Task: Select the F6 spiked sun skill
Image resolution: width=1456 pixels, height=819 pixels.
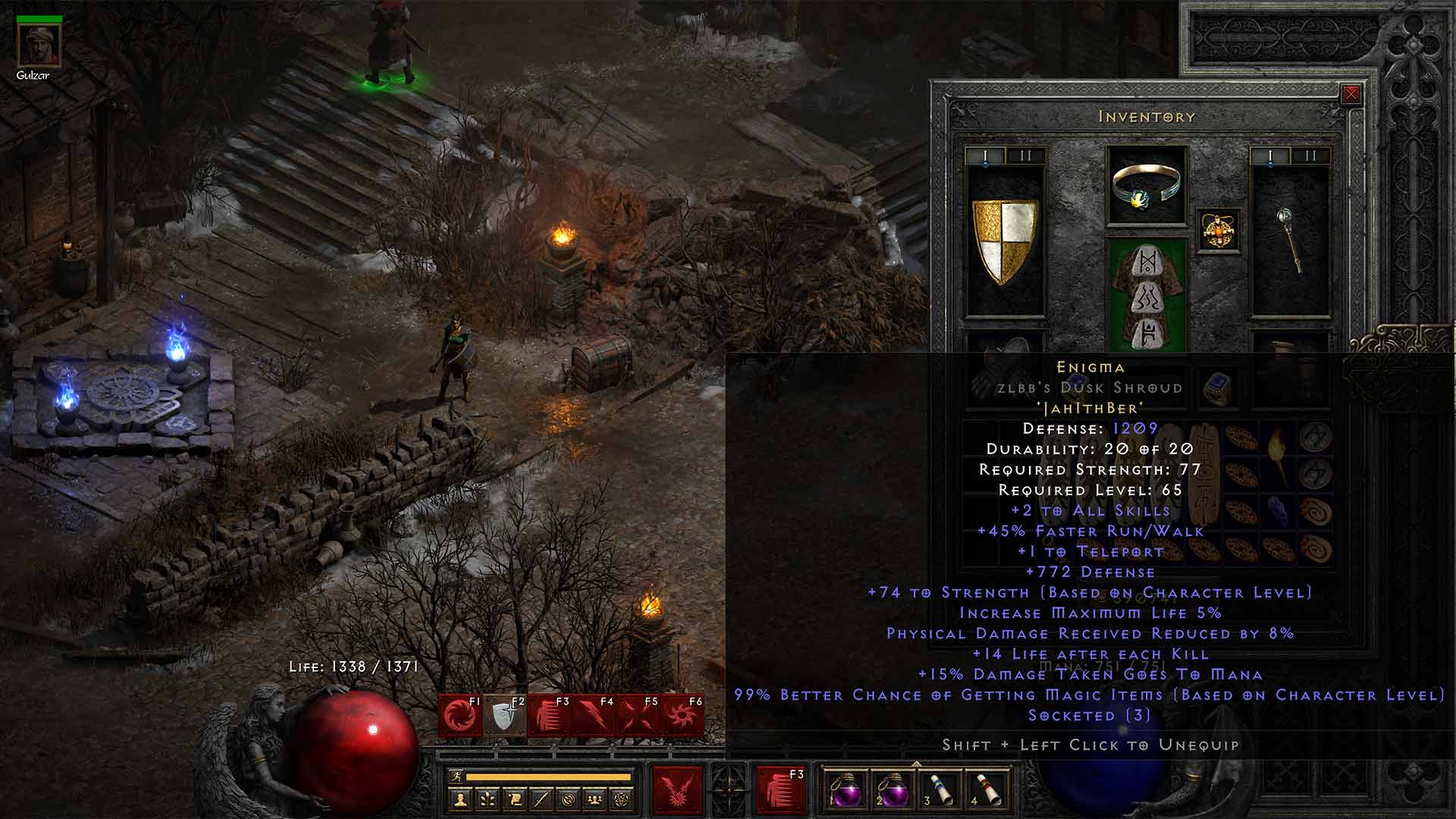Action: coord(683,715)
